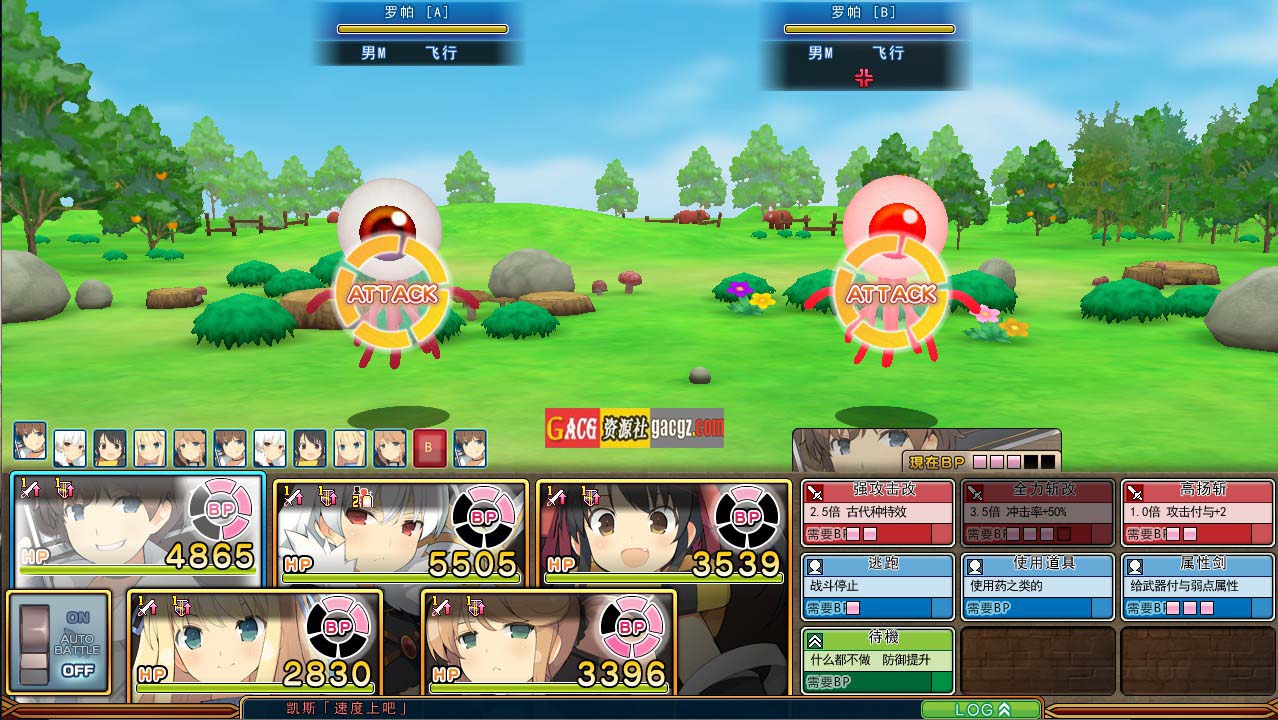The width and height of the screenshot is (1278, 720).
Task: Target 罗帕 [A] with its ATTACK ring
Action: [x=392, y=294]
